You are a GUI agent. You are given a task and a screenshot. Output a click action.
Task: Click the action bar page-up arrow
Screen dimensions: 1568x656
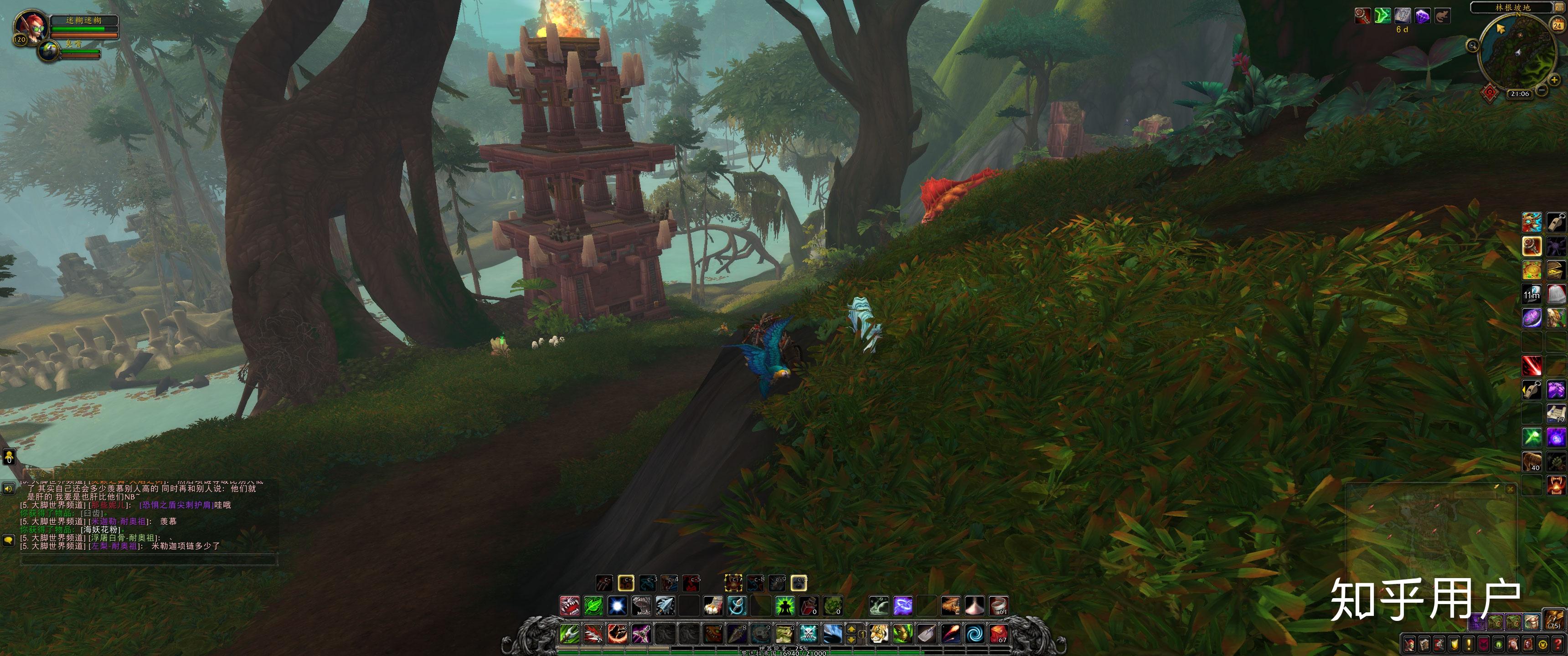(x=851, y=629)
